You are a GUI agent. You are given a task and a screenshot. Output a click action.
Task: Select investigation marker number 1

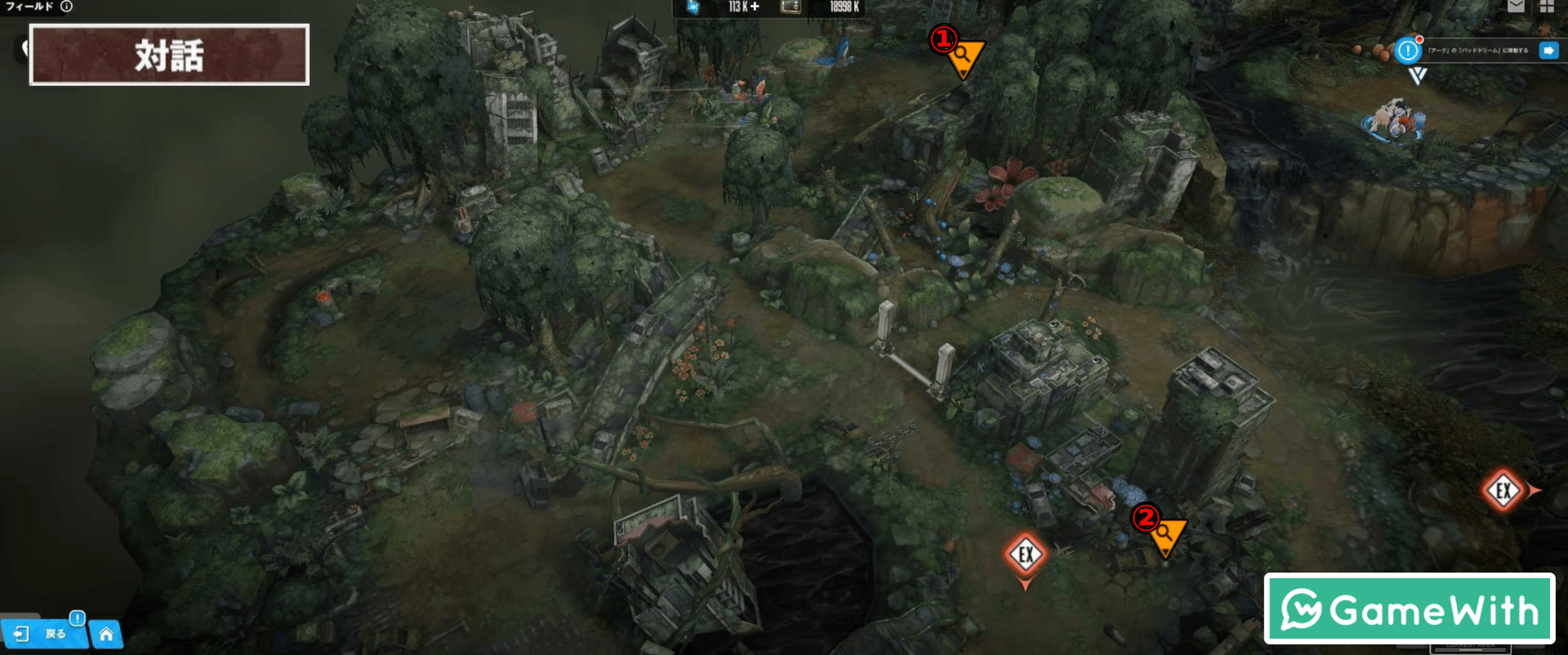tap(964, 56)
